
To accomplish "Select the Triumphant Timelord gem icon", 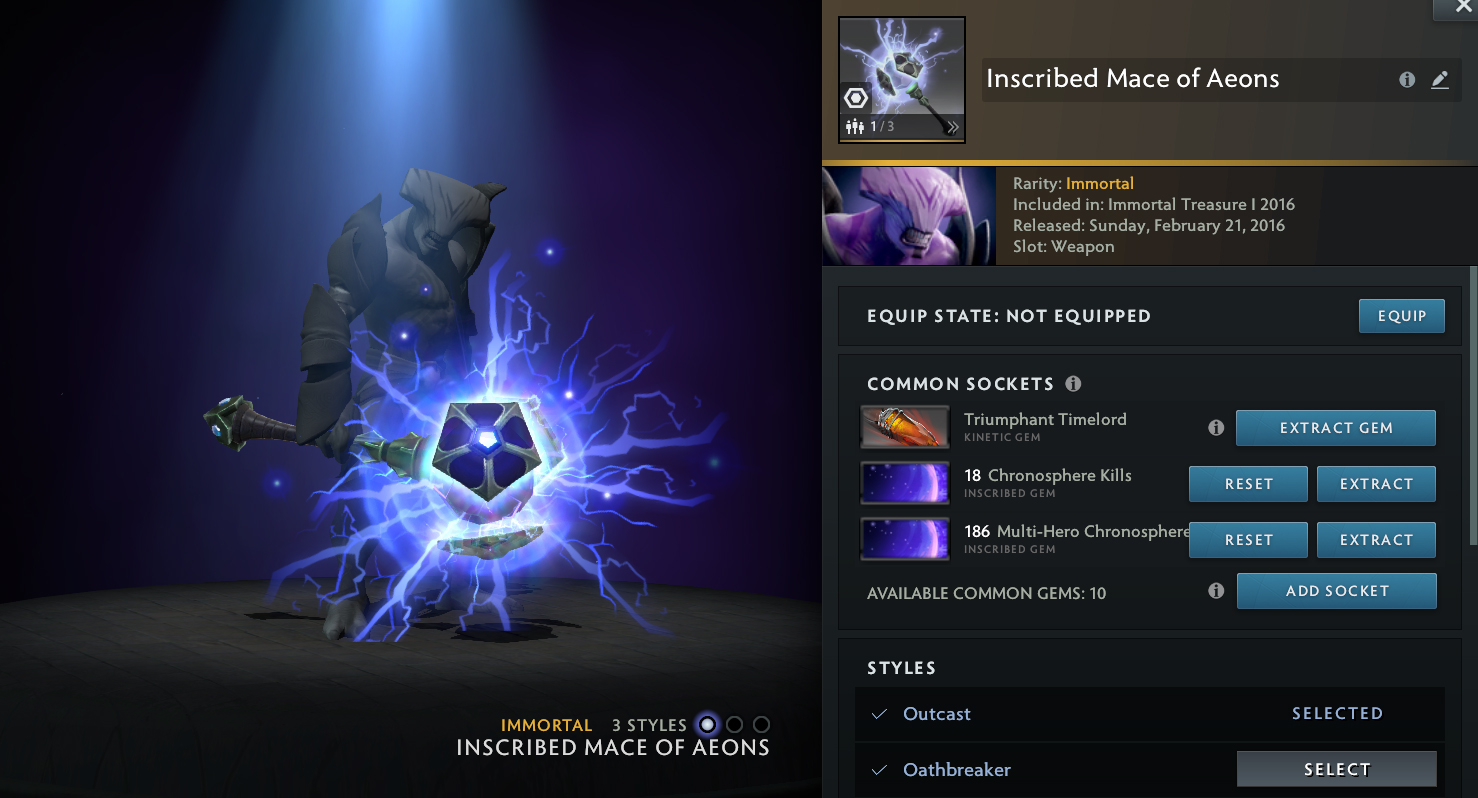I will (905, 427).
